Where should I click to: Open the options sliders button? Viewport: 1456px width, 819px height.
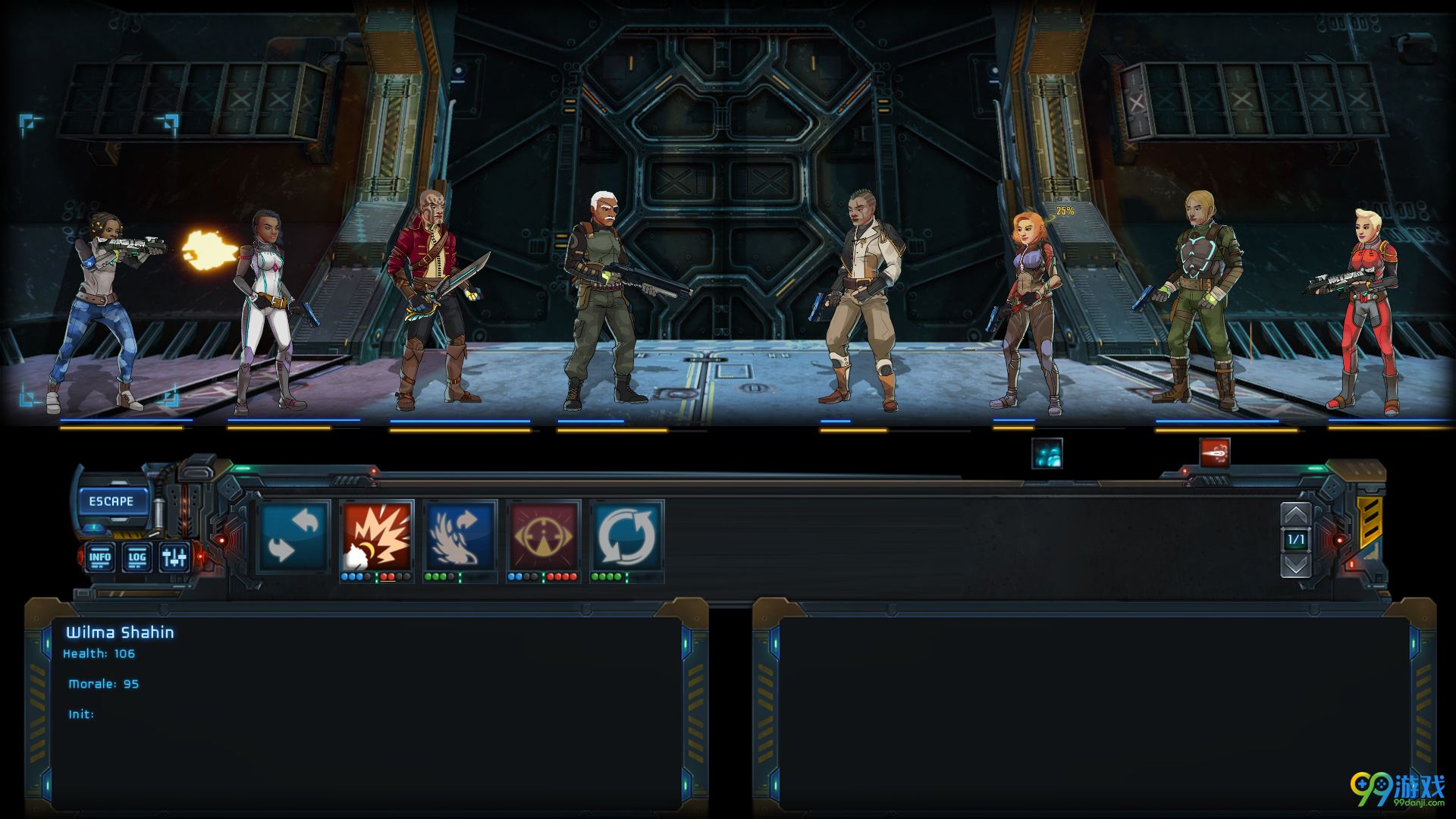coord(174,557)
